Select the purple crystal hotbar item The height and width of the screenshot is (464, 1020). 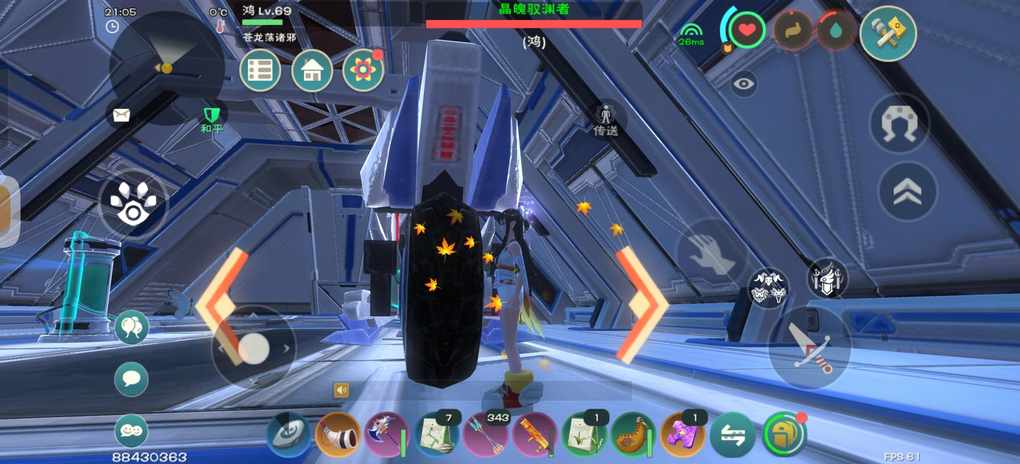[683, 435]
